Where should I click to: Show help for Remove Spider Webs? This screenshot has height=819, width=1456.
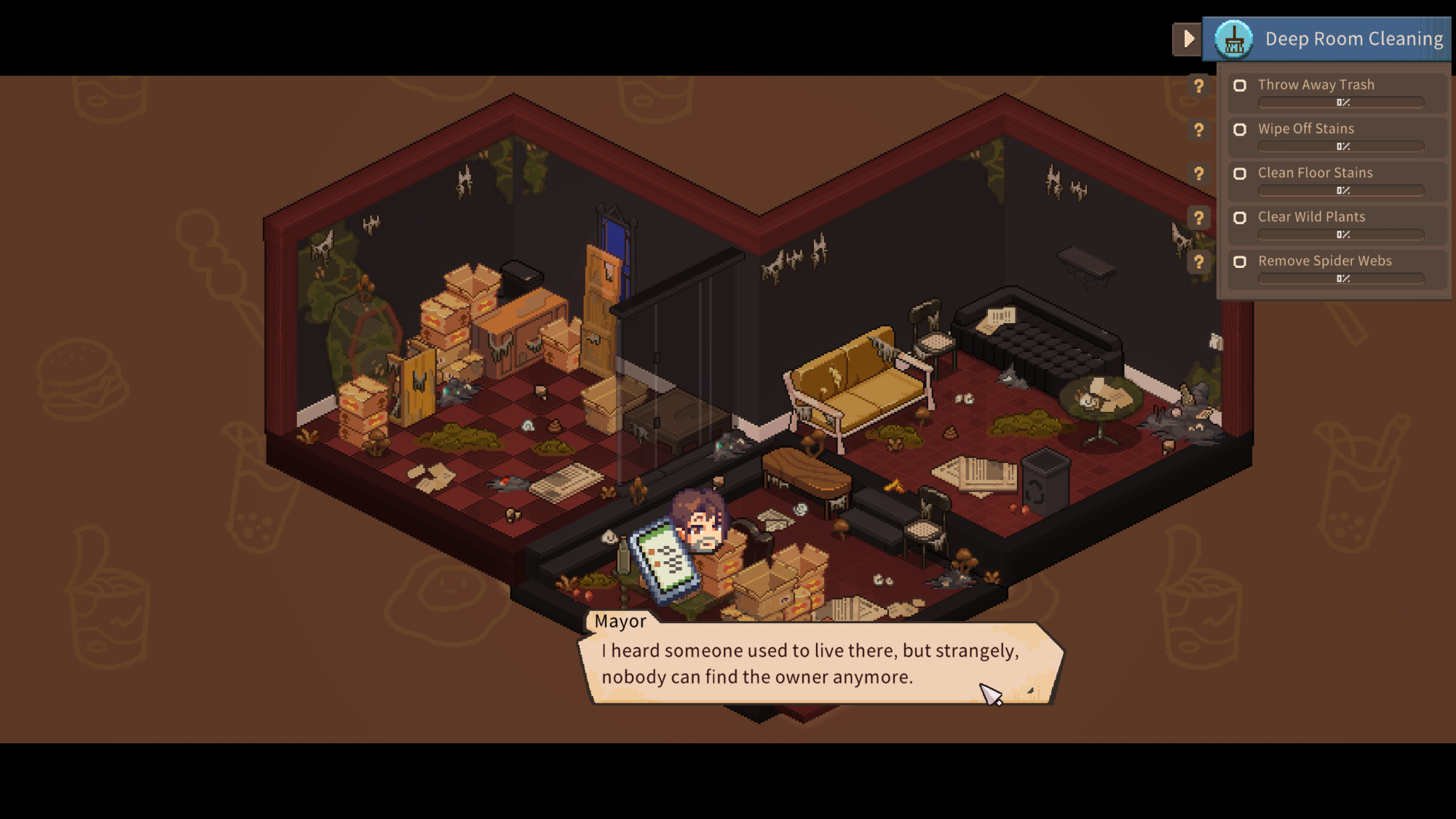(1198, 262)
